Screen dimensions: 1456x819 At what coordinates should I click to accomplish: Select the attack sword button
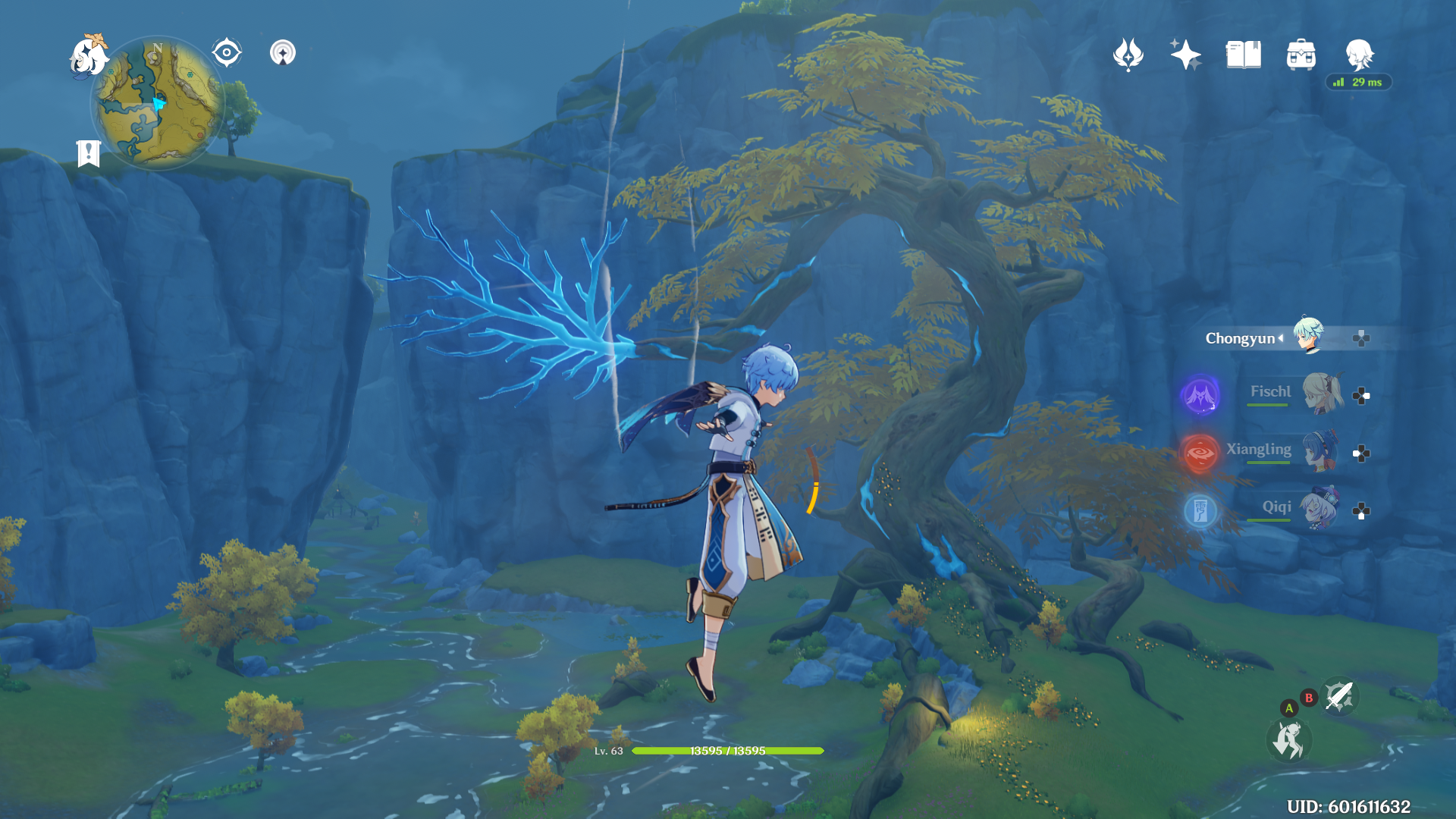click(x=1339, y=697)
